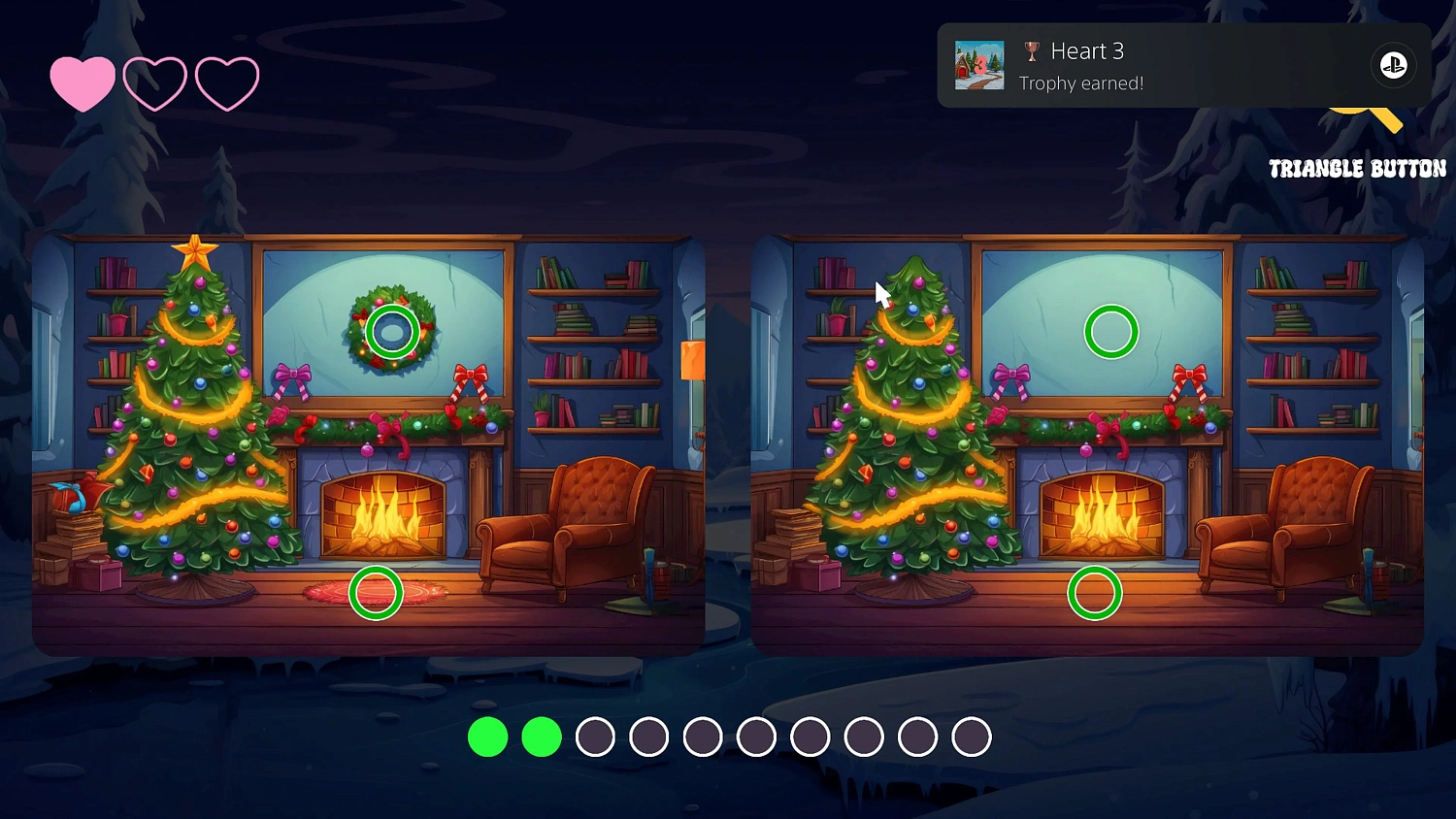The width and height of the screenshot is (1456, 819).
Task: Select the first filled pink heart
Action: pyautogui.click(x=83, y=82)
